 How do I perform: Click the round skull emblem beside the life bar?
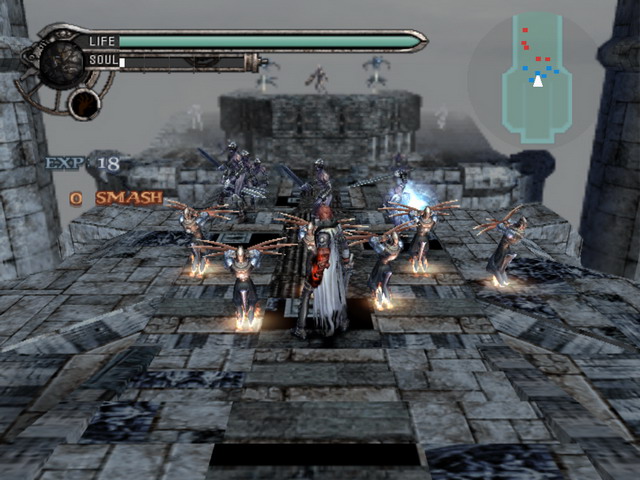pyautogui.click(x=60, y=61)
